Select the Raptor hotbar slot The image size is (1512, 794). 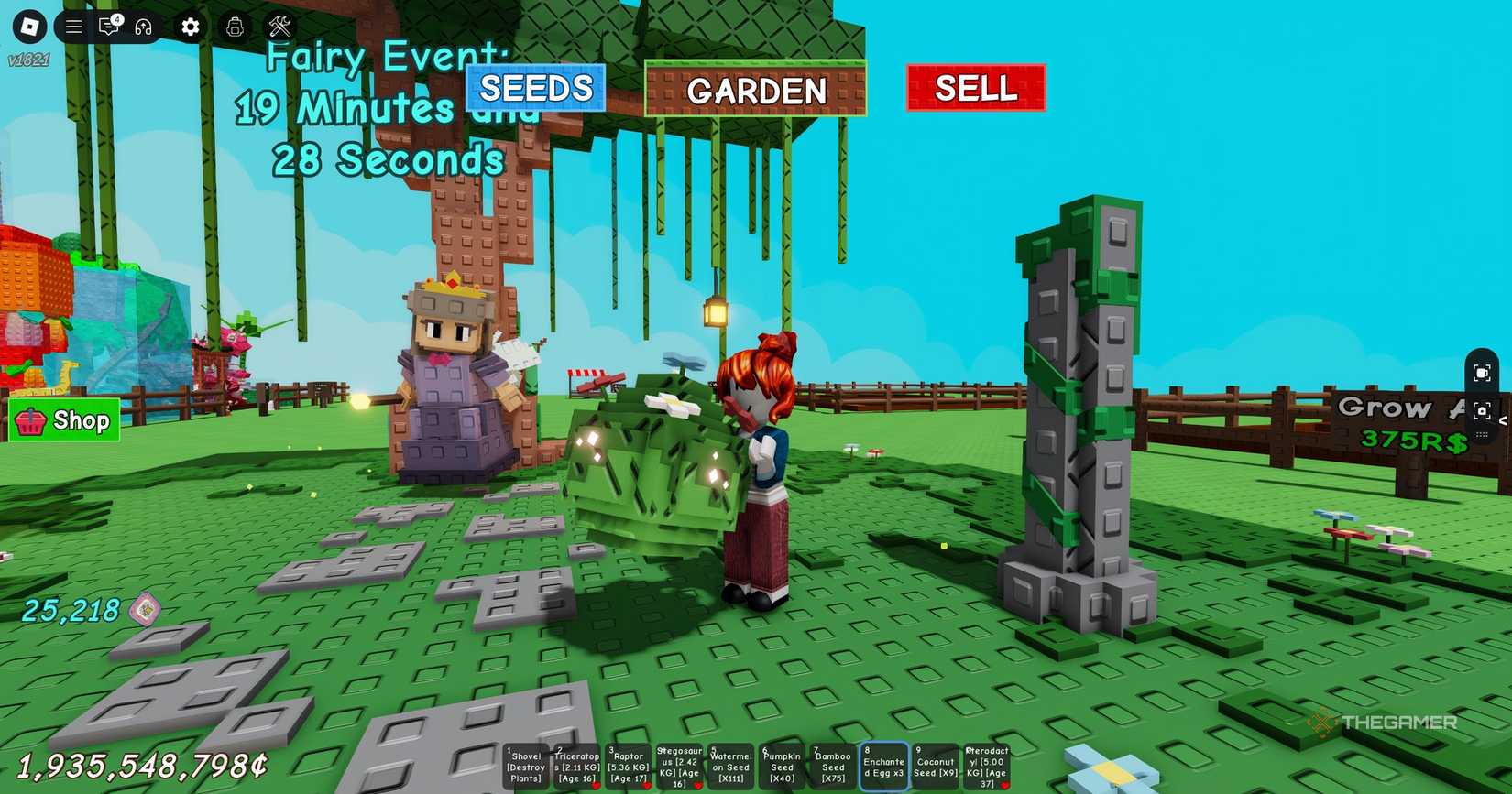click(x=629, y=767)
